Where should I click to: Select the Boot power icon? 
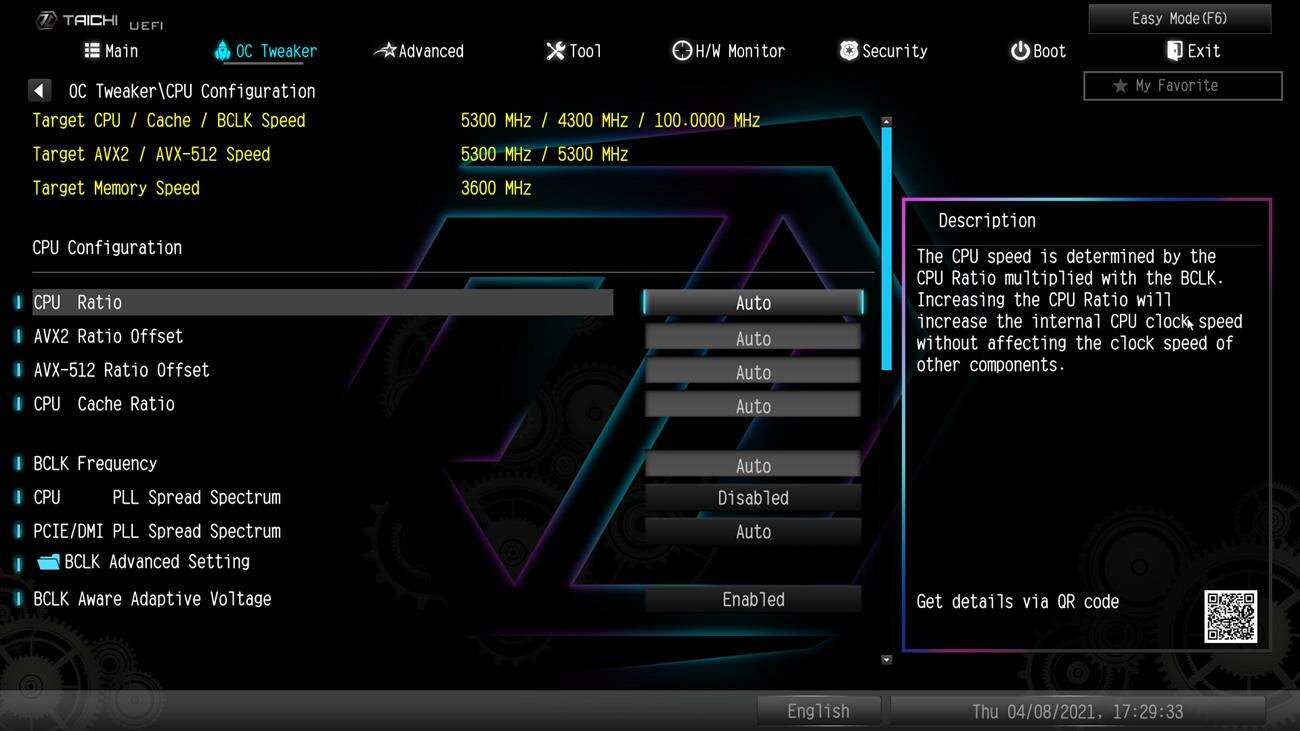[x=1018, y=50]
